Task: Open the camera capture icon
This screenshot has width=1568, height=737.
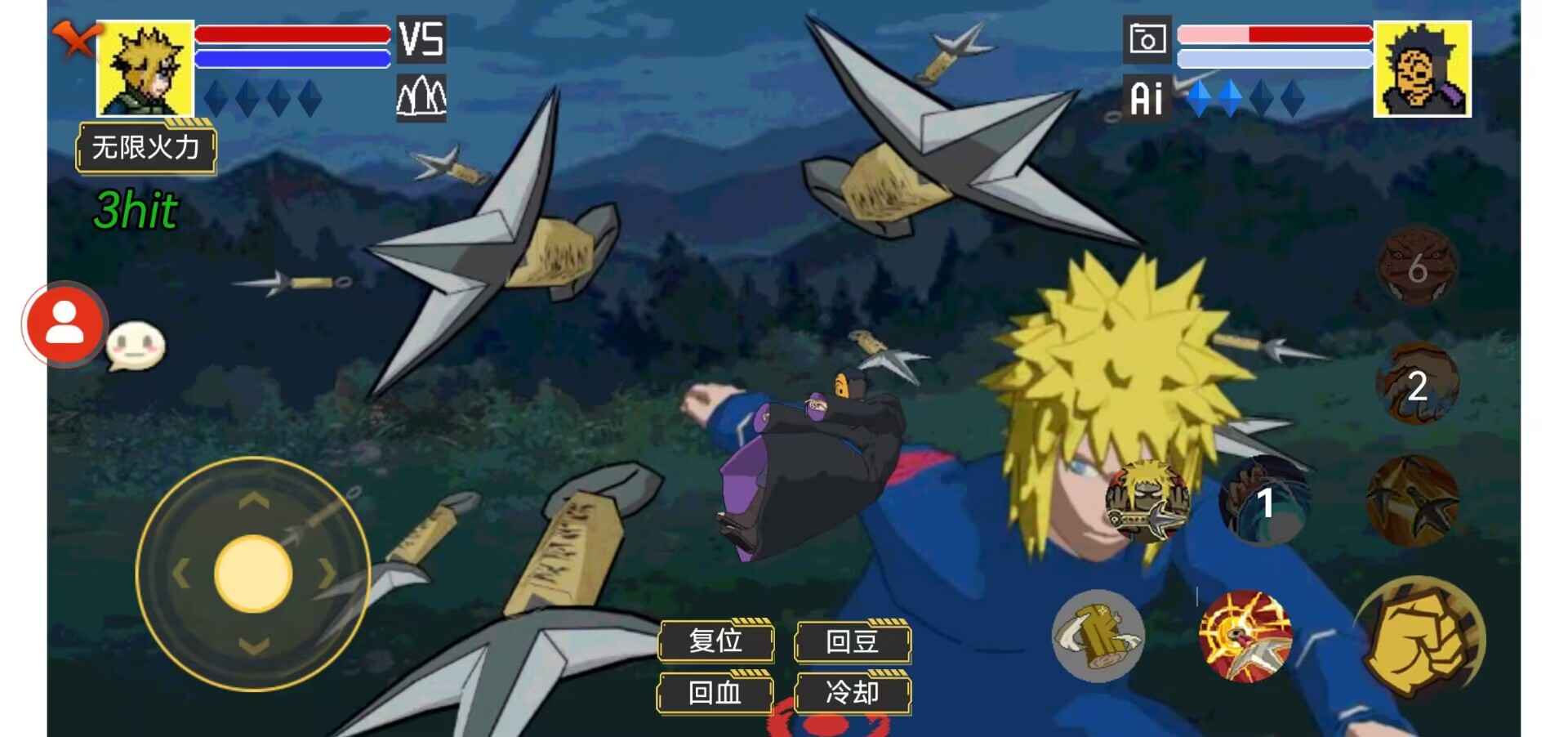Action: [x=1147, y=39]
